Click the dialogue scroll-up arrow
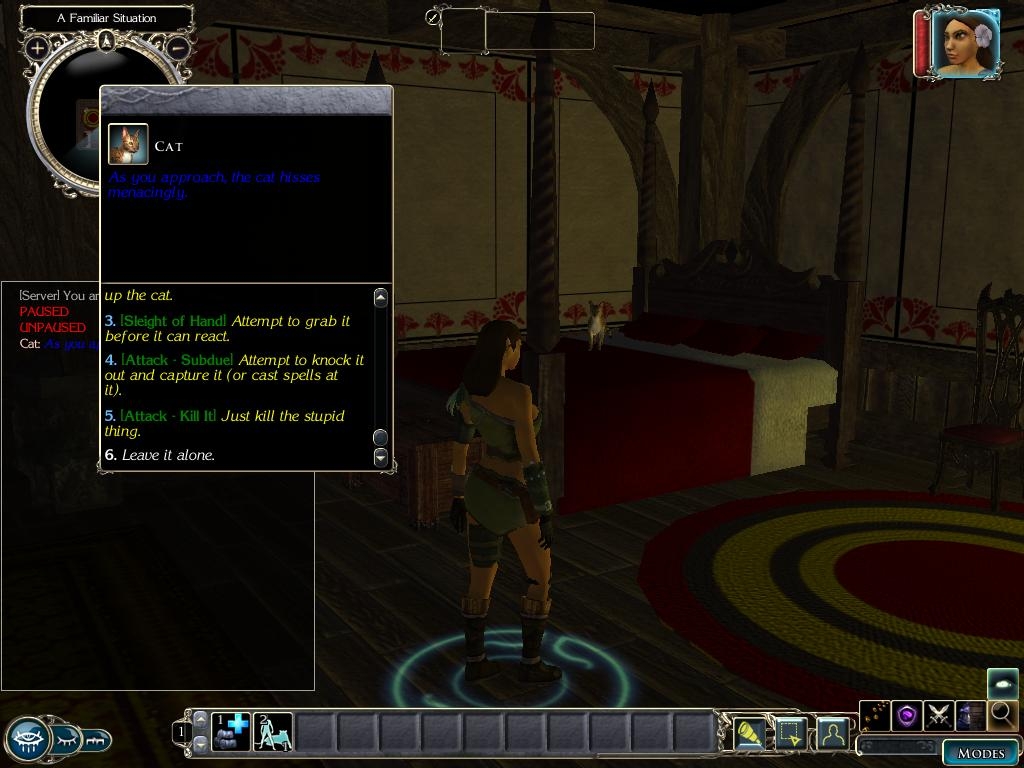 coord(380,297)
